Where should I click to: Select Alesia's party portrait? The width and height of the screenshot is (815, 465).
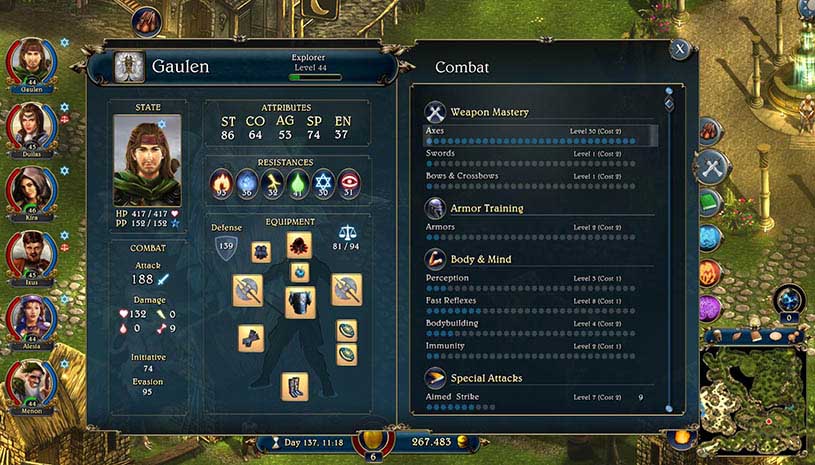[31, 318]
